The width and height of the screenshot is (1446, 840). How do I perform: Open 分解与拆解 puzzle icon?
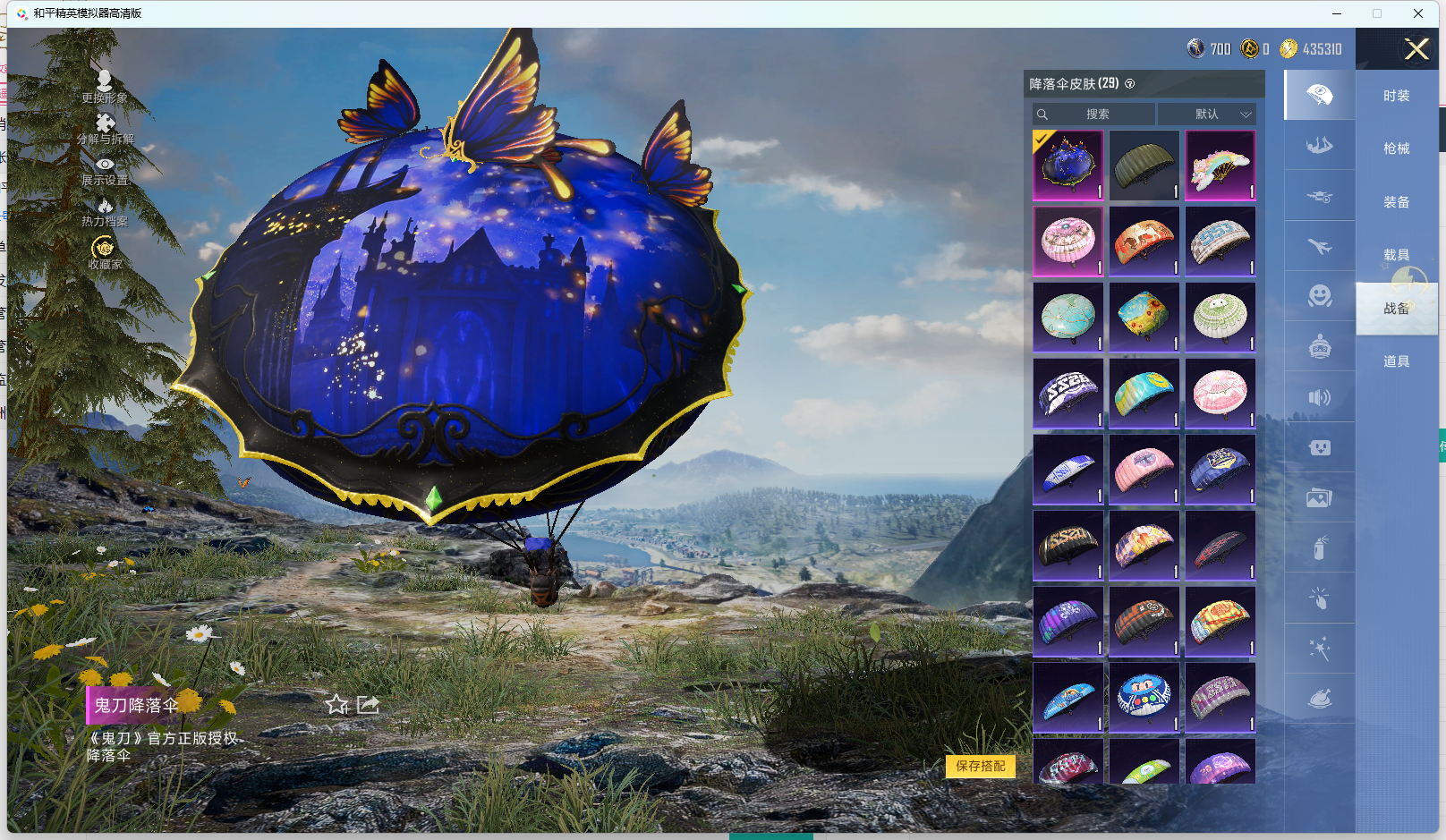(x=105, y=127)
